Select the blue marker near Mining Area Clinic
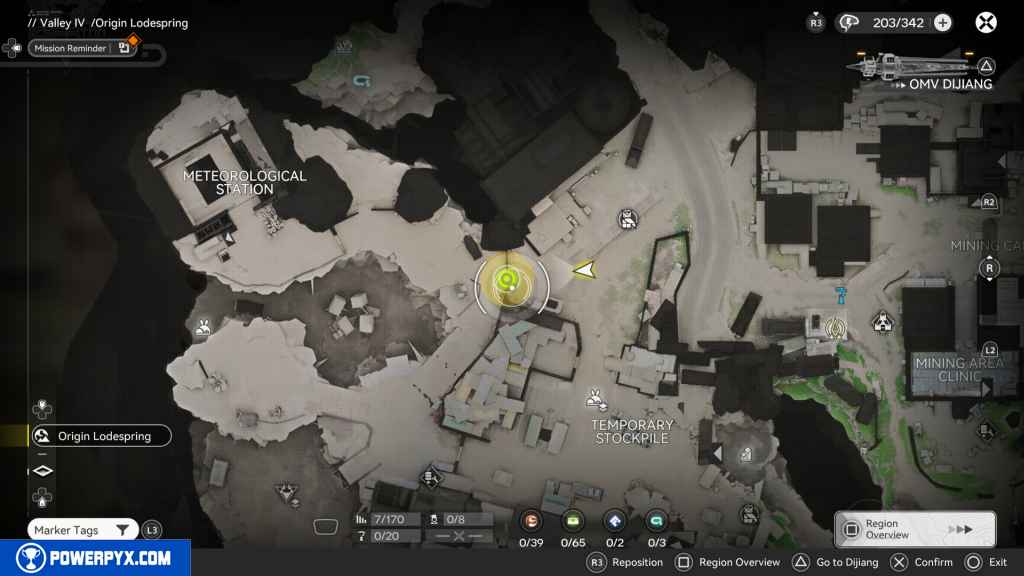This screenshot has height=576, width=1024. pos(841,294)
